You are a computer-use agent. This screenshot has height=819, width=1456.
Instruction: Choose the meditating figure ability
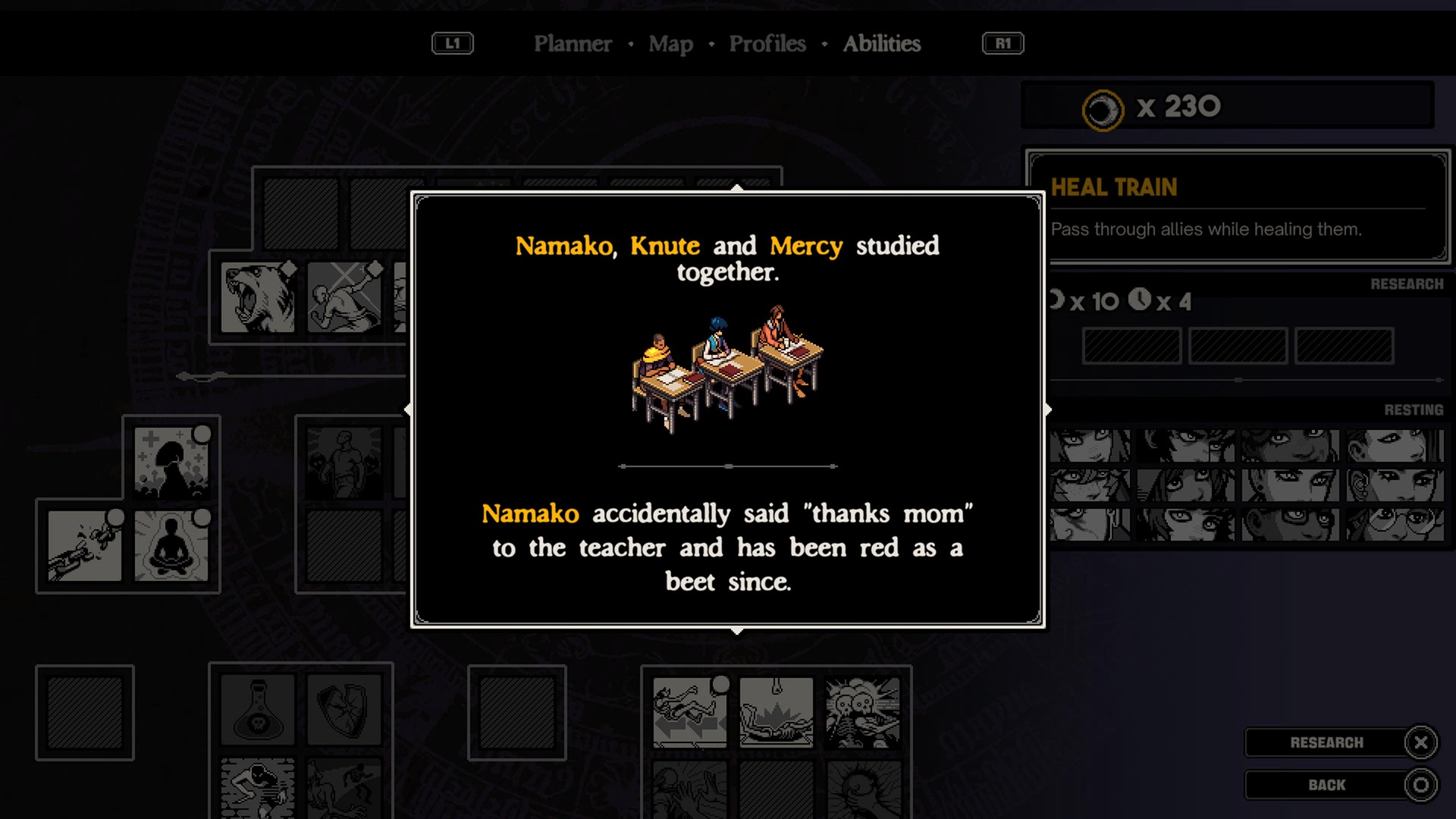pos(171,546)
